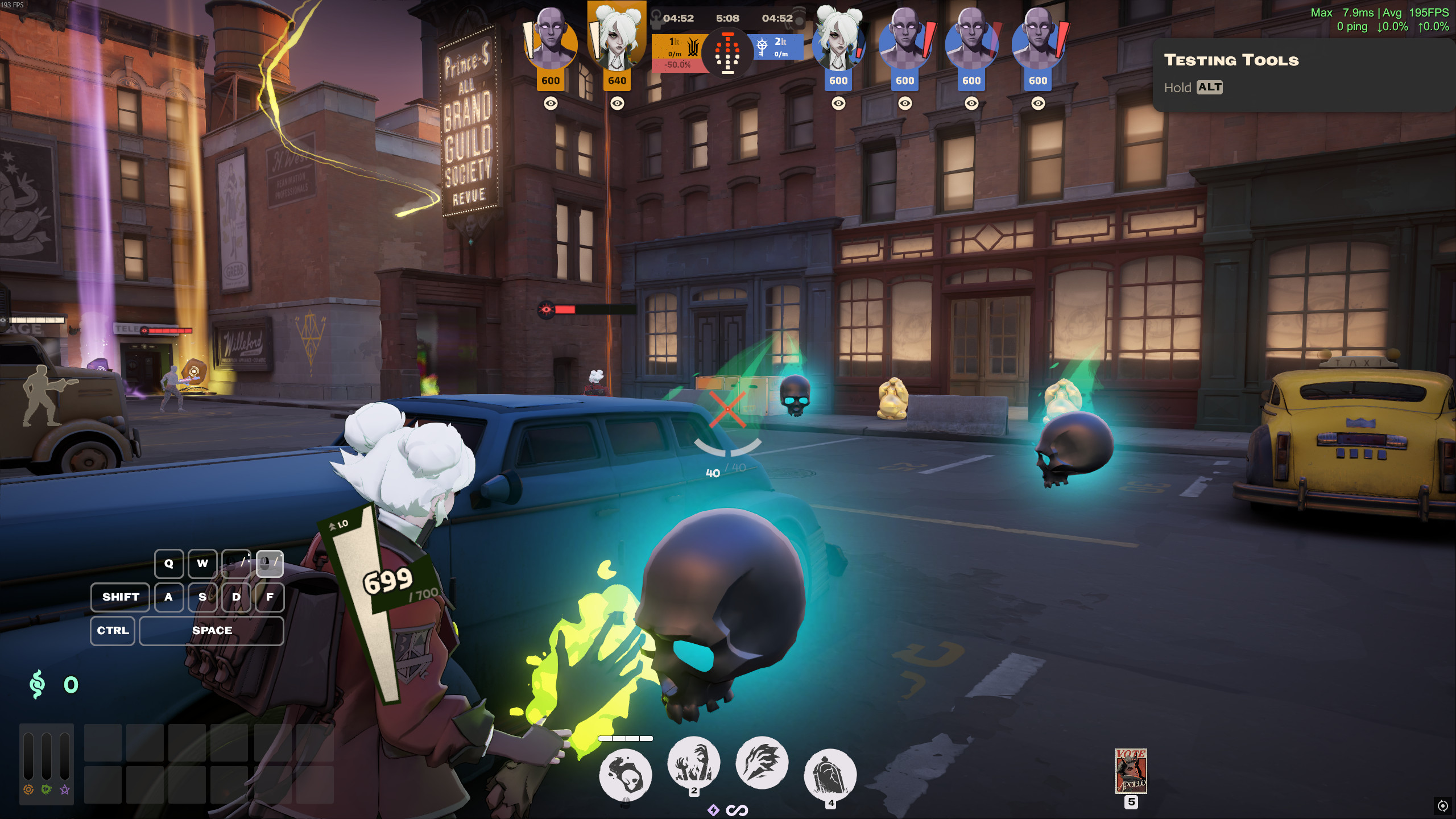The height and width of the screenshot is (819, 1456).
Task: Use the grasping hands ability labeled 2
Action: 693,763
